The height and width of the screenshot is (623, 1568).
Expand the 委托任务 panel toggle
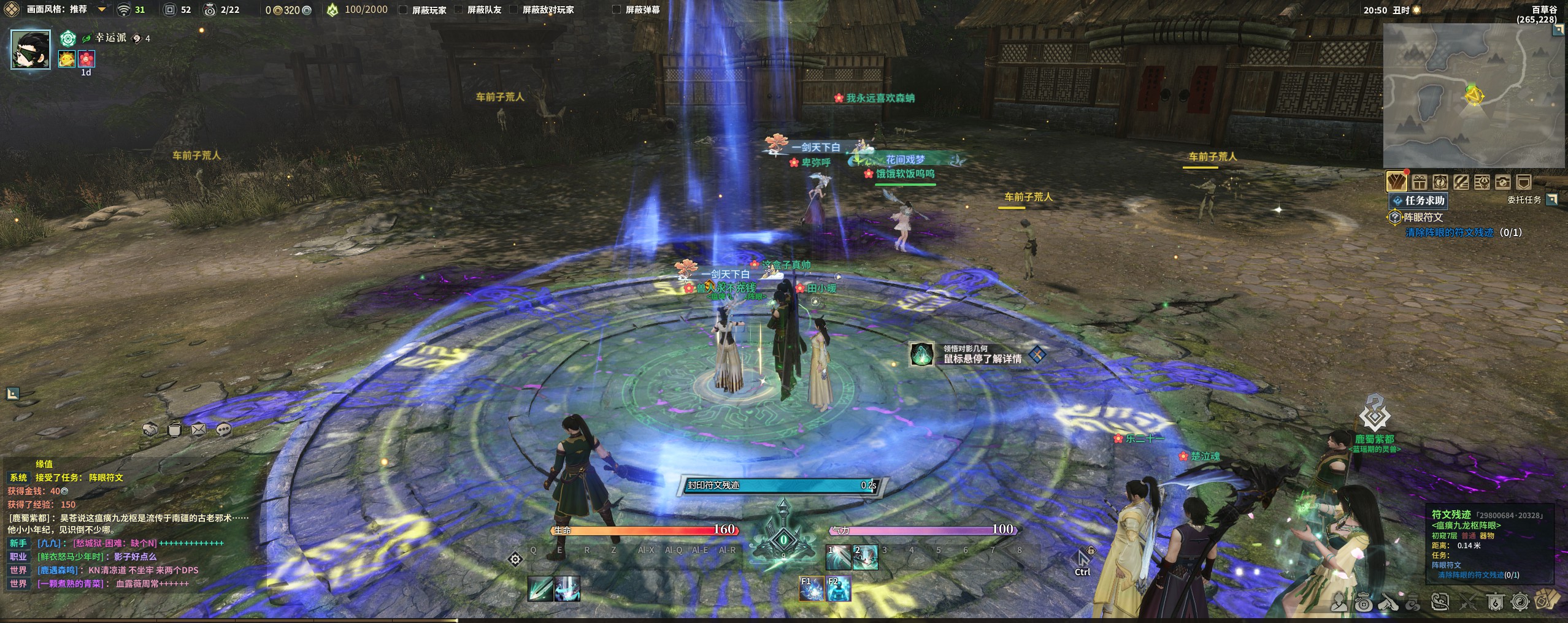tap(1551, 199)
